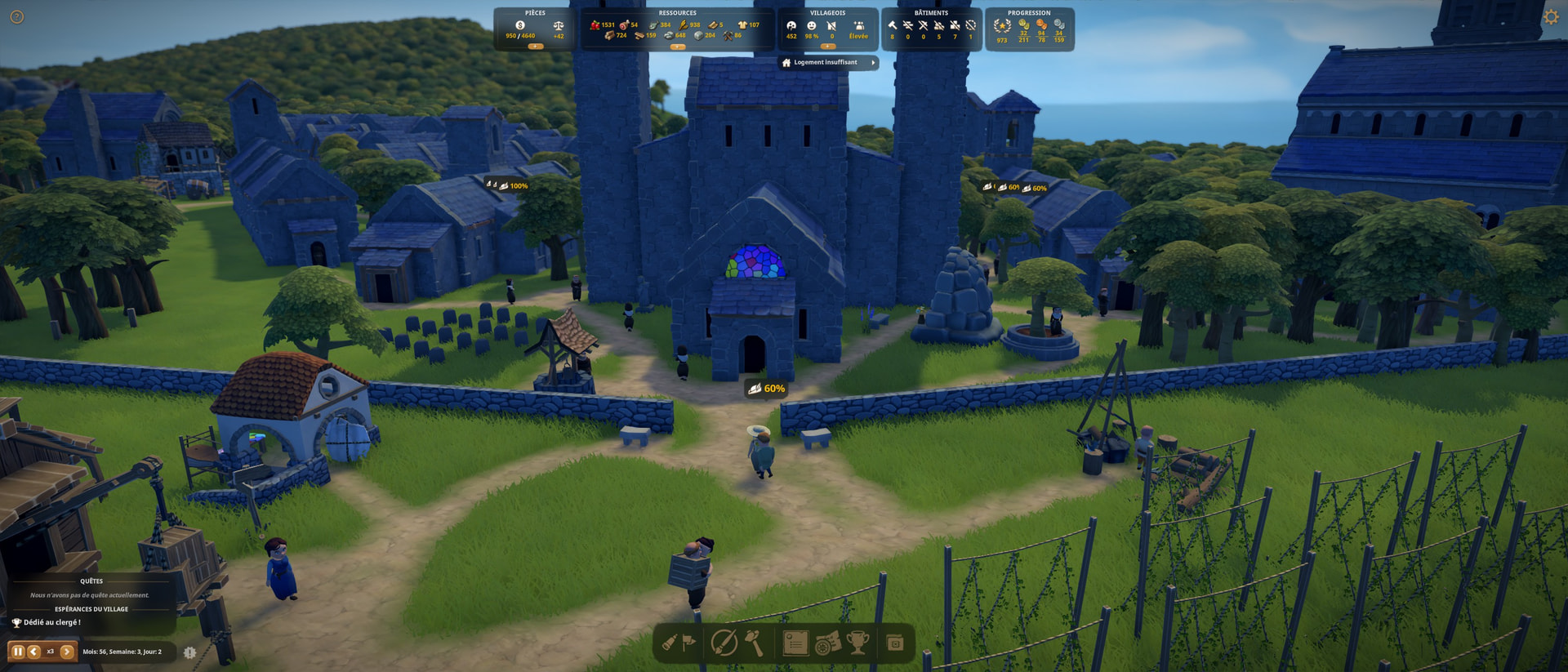
Task: Open the folder icon in the toolbar
Action: tap(895, 643)
